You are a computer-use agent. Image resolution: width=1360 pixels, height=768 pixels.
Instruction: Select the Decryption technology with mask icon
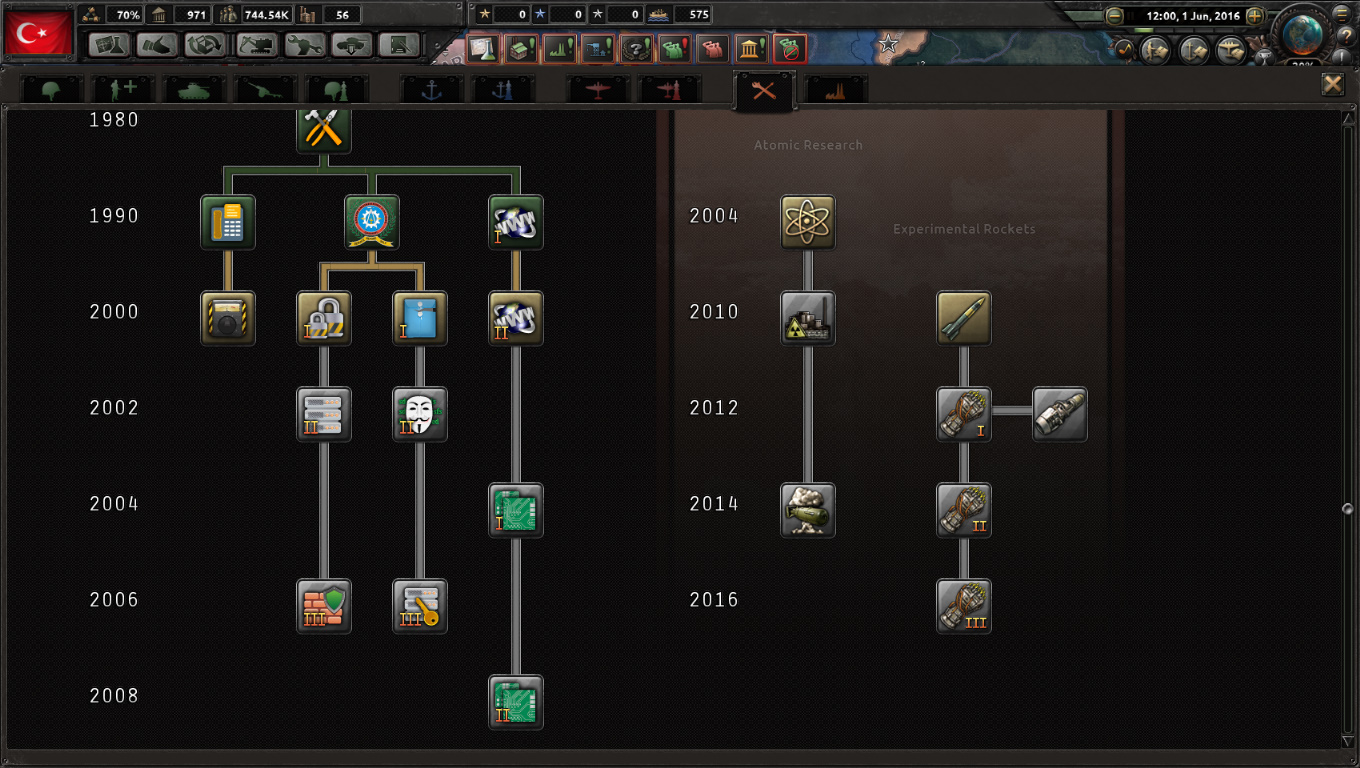point(419,413)
